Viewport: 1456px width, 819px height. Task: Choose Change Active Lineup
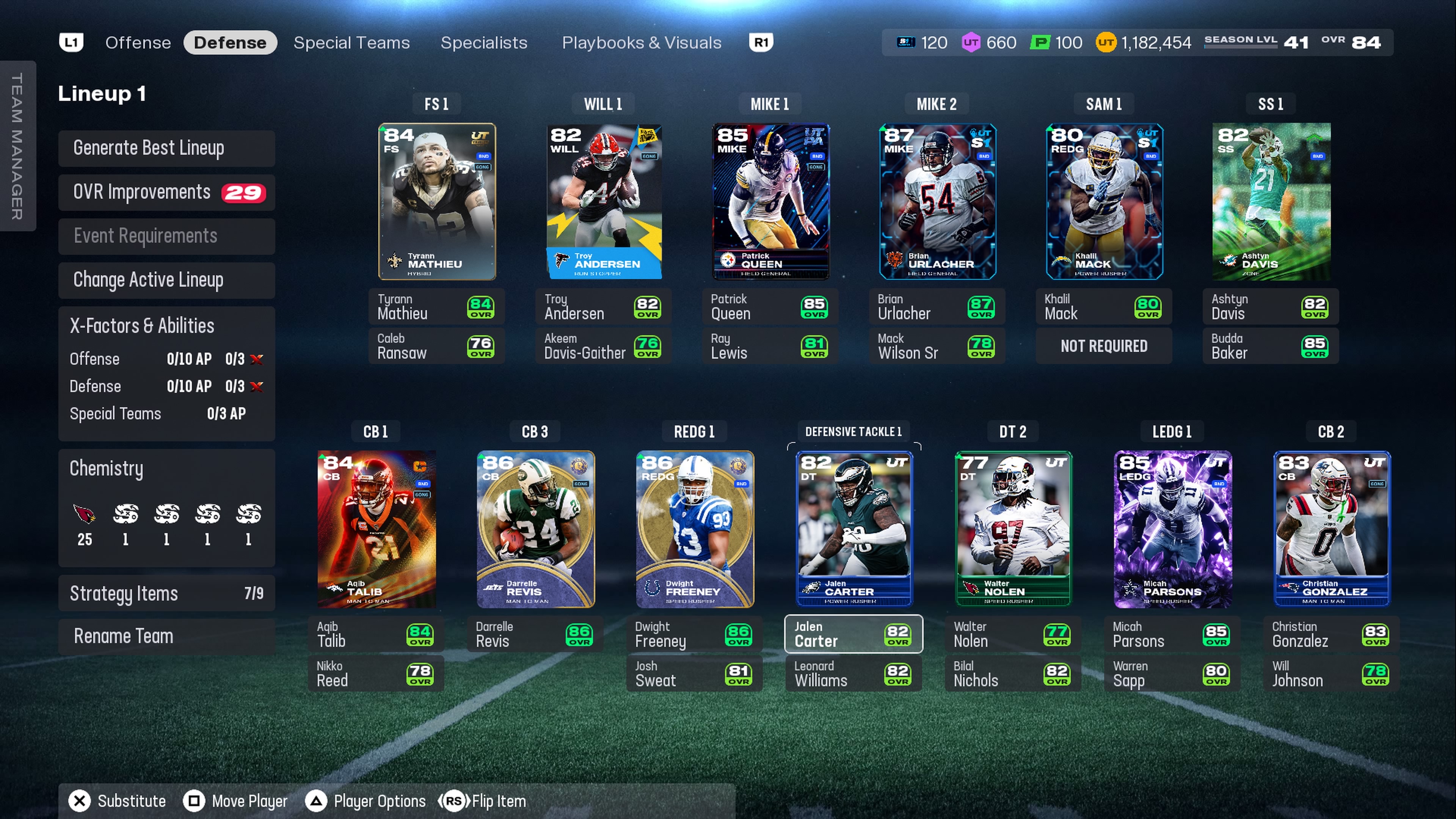[166, 280]
